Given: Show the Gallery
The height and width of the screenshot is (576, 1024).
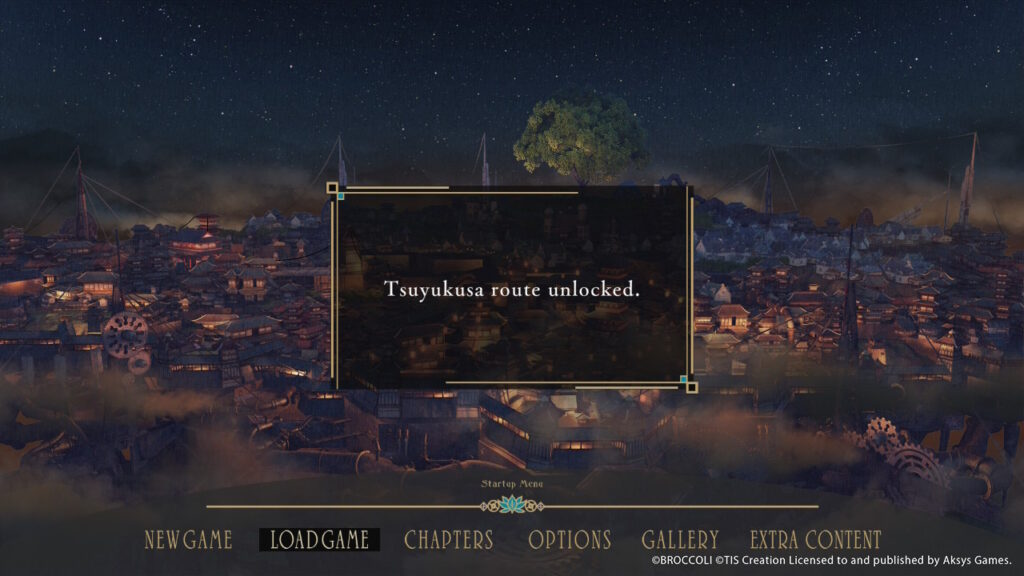Looking at the screenshot, I should click(x=680, y=540).
